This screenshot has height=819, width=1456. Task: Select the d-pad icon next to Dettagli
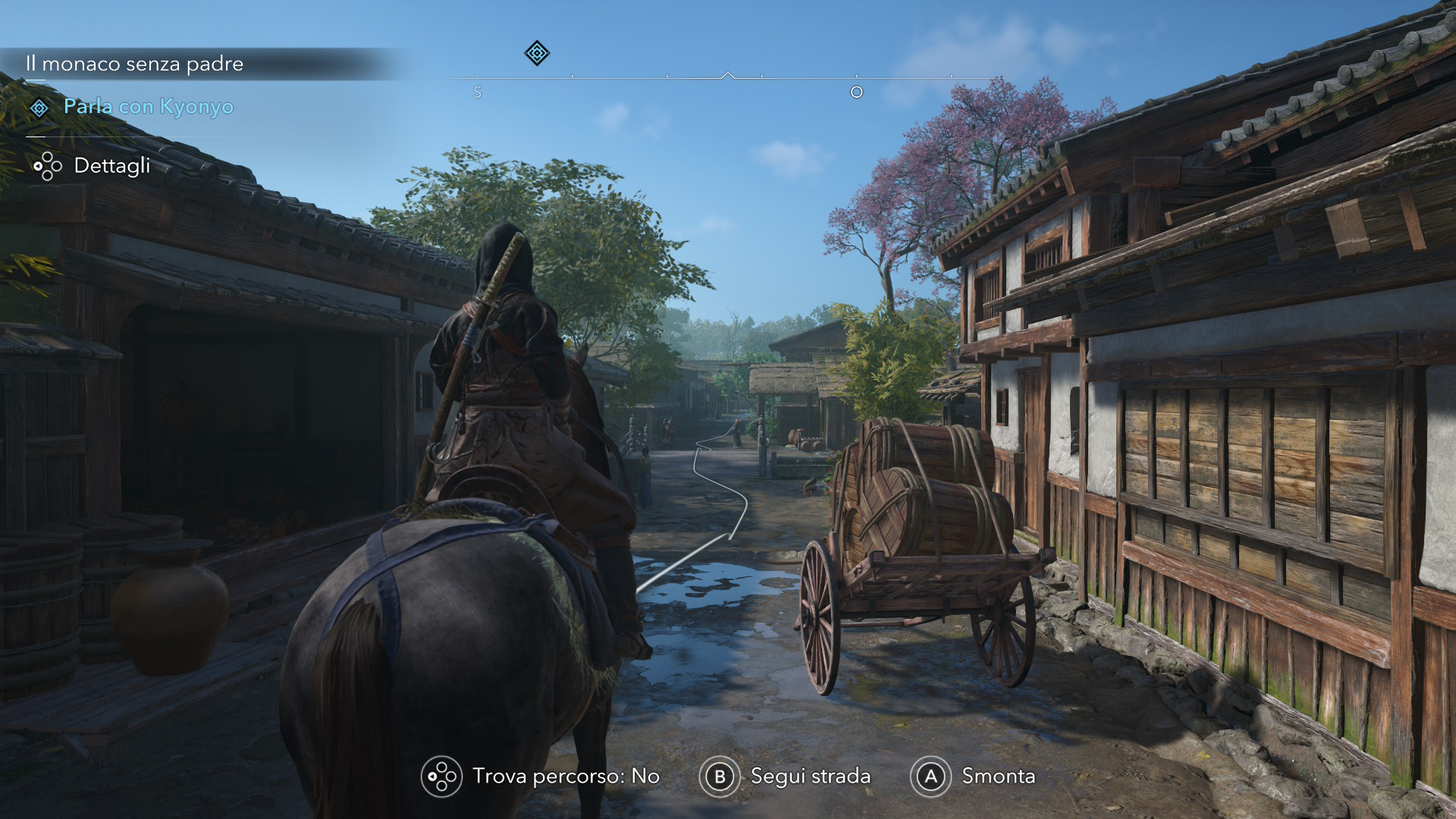coord(47,166)
